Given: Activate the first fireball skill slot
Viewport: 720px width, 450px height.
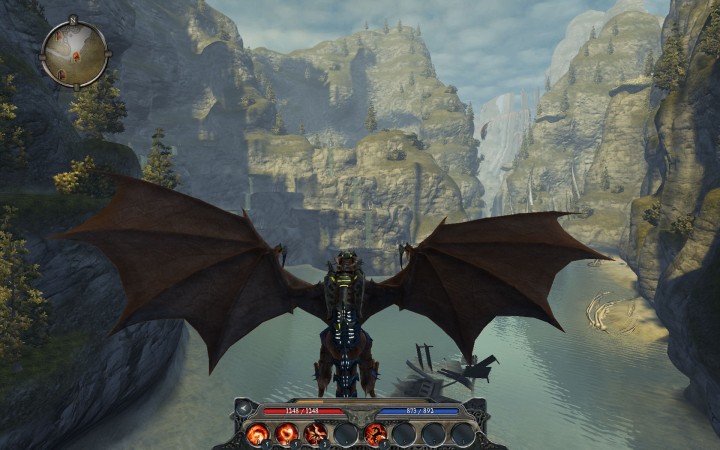Looking at the screenshot, I should pos(258,433).
